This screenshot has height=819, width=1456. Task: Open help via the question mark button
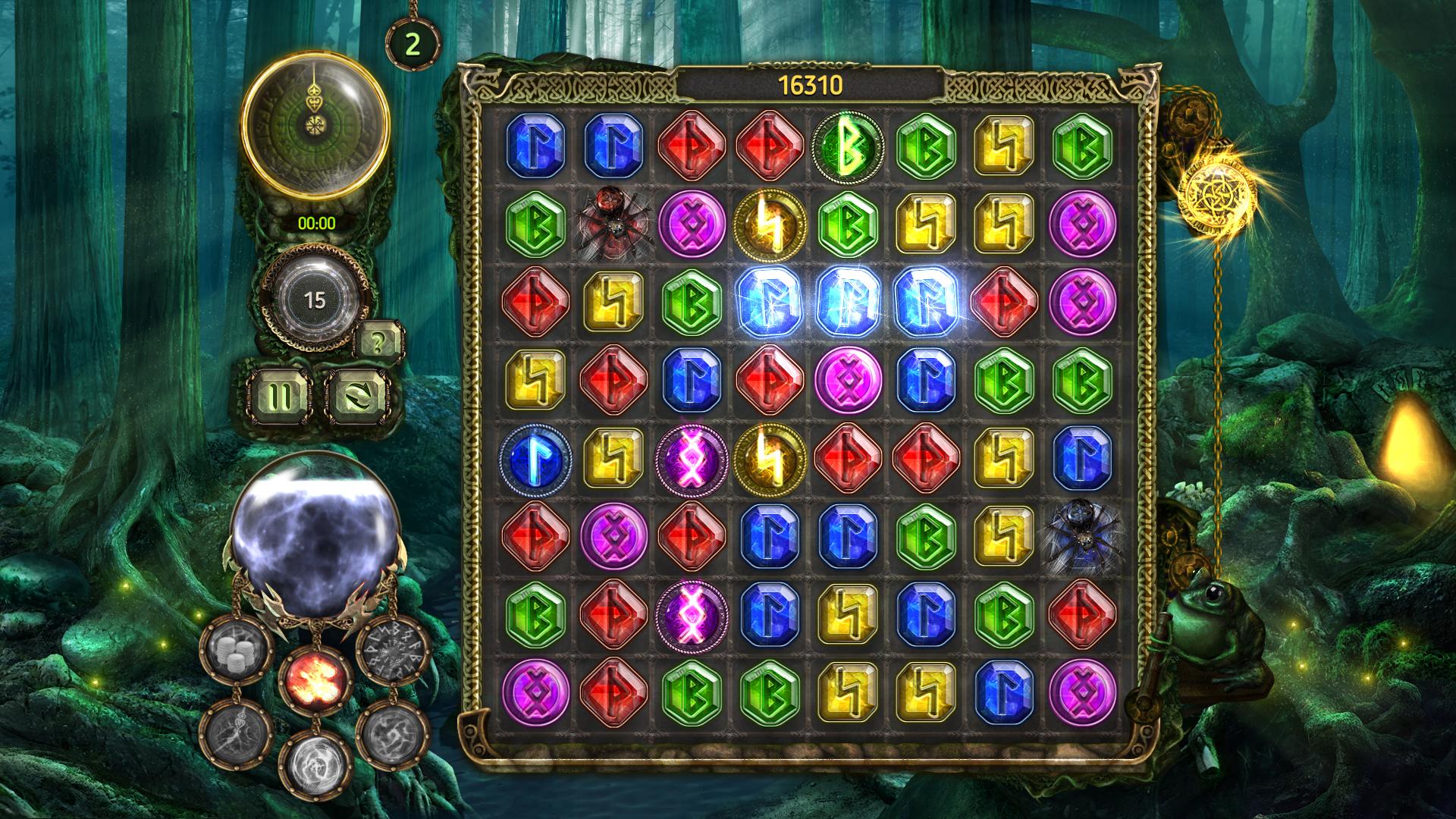click(x=378, y=342)
